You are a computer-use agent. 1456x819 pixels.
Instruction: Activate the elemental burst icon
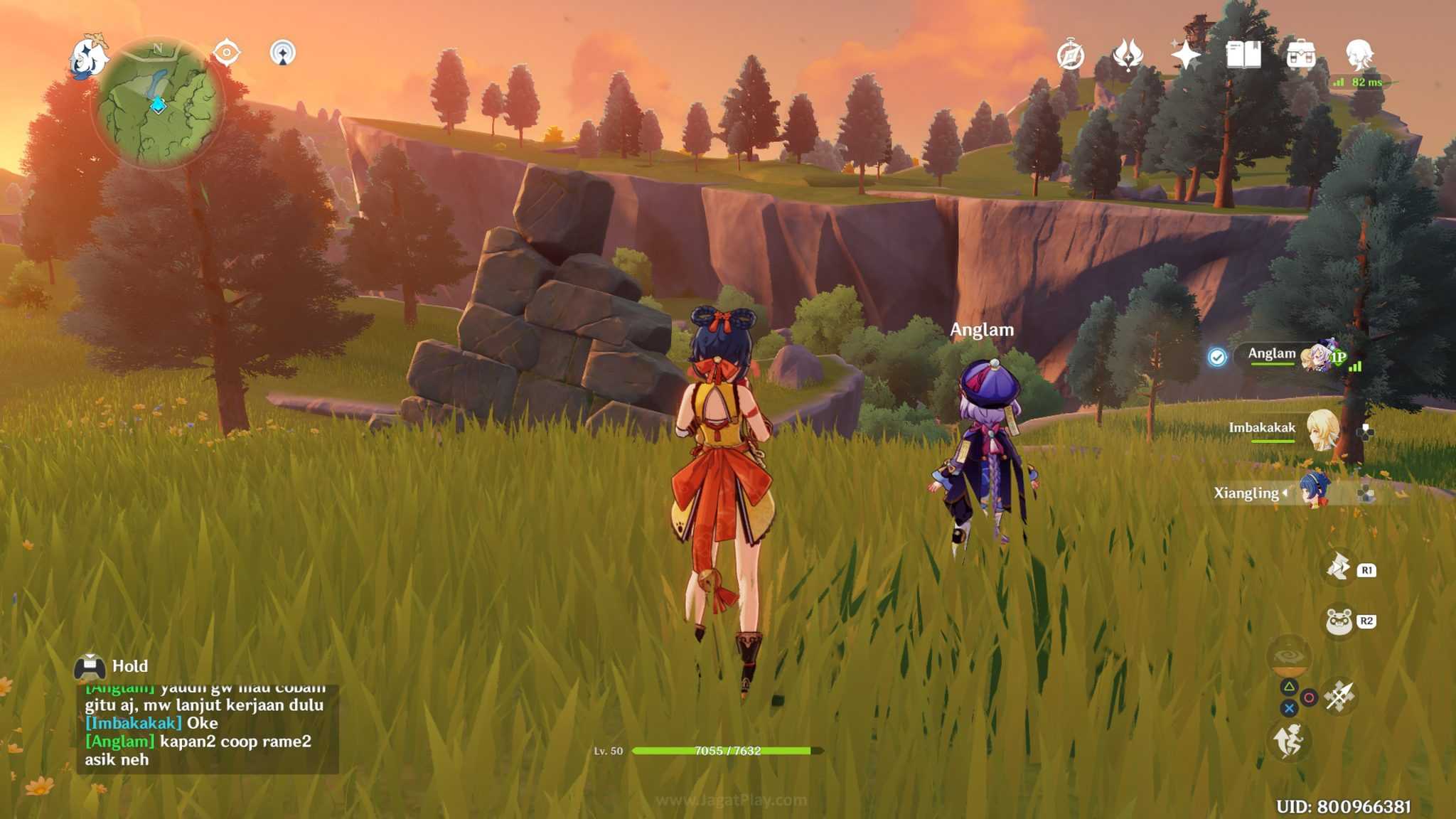[x=1288, y=658]
